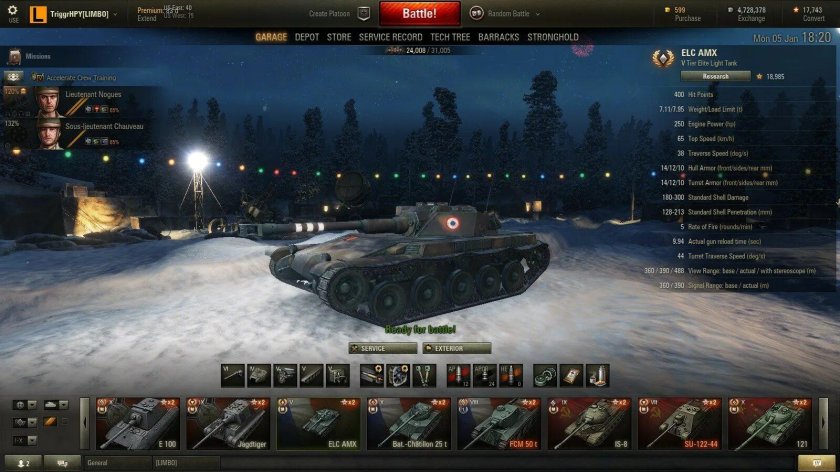
Task: Start the match with the Battle! button
Action: (x=418, y=14)
